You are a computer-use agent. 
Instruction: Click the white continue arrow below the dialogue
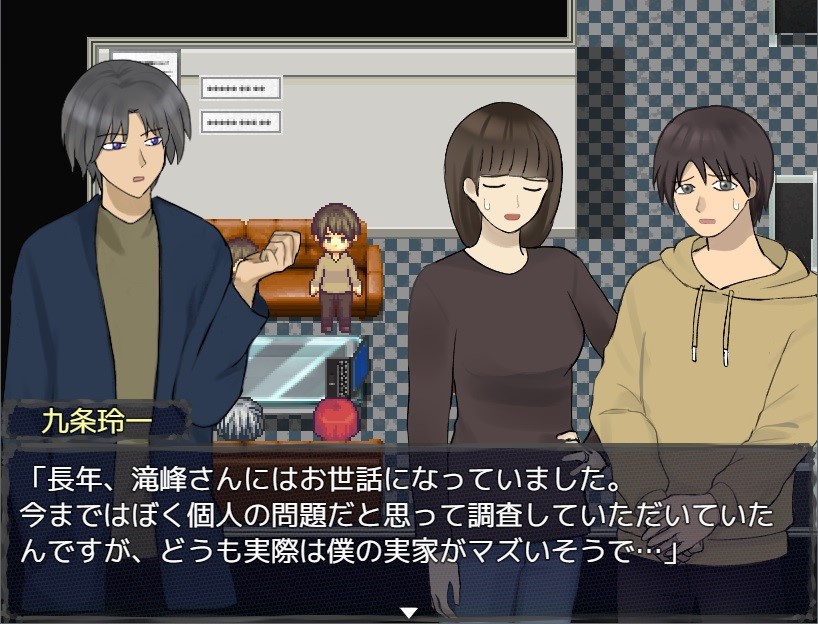[408, 611]
